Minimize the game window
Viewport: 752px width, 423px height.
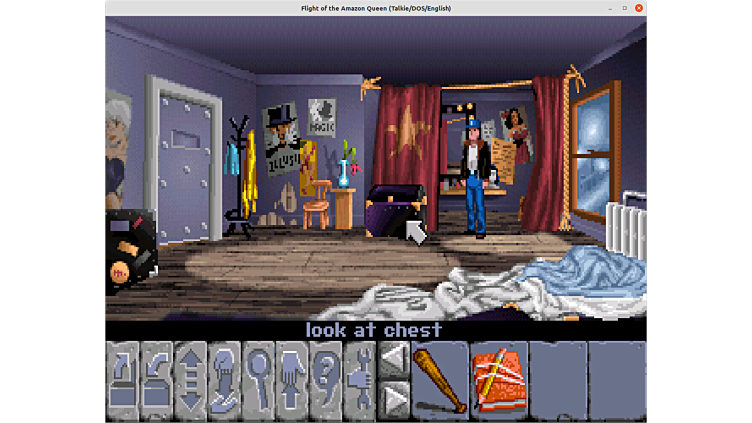pos(610,8)
